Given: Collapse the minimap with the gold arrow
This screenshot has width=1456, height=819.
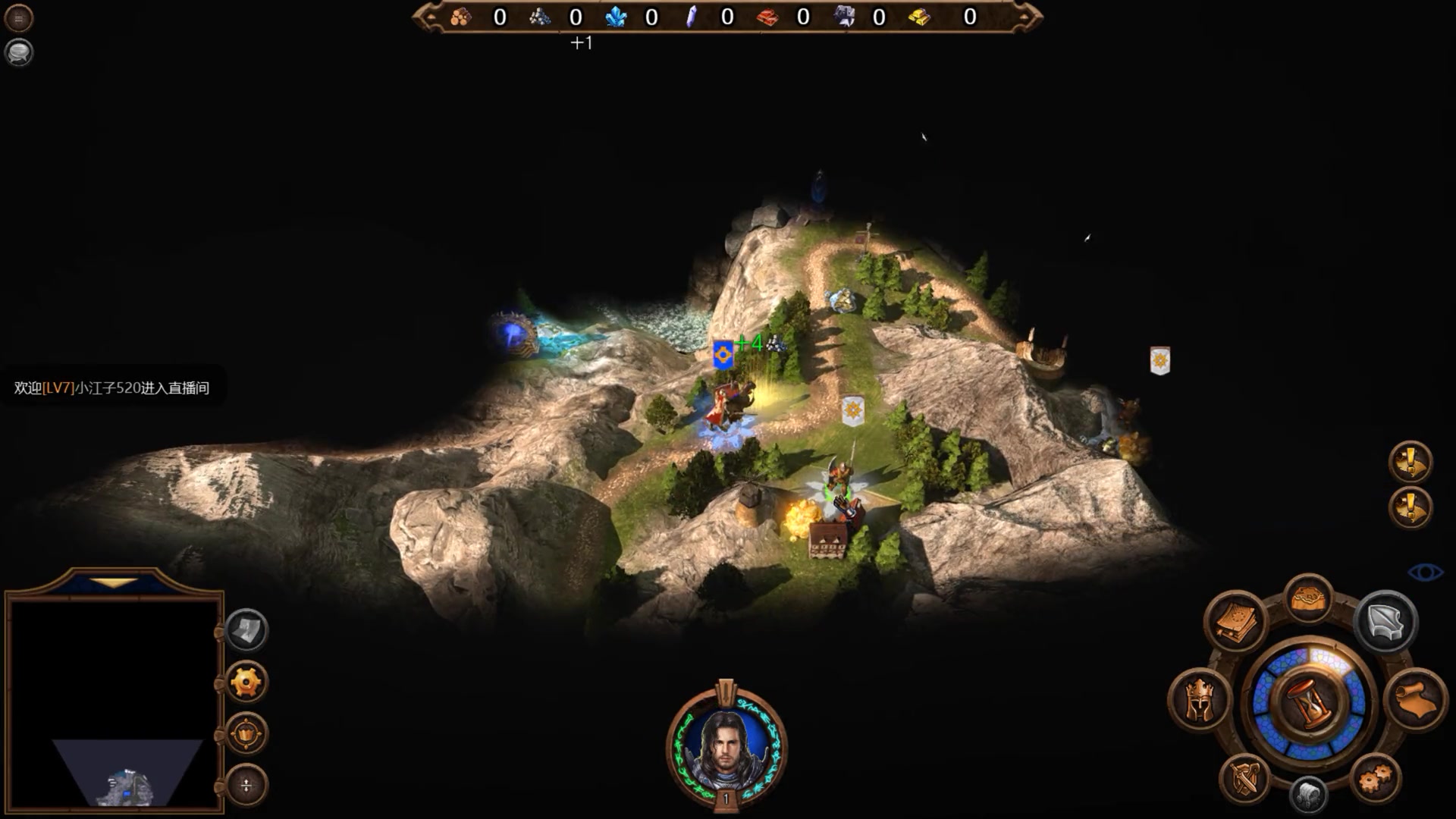Looking at the screenshot, I should (x=115, y=583).
